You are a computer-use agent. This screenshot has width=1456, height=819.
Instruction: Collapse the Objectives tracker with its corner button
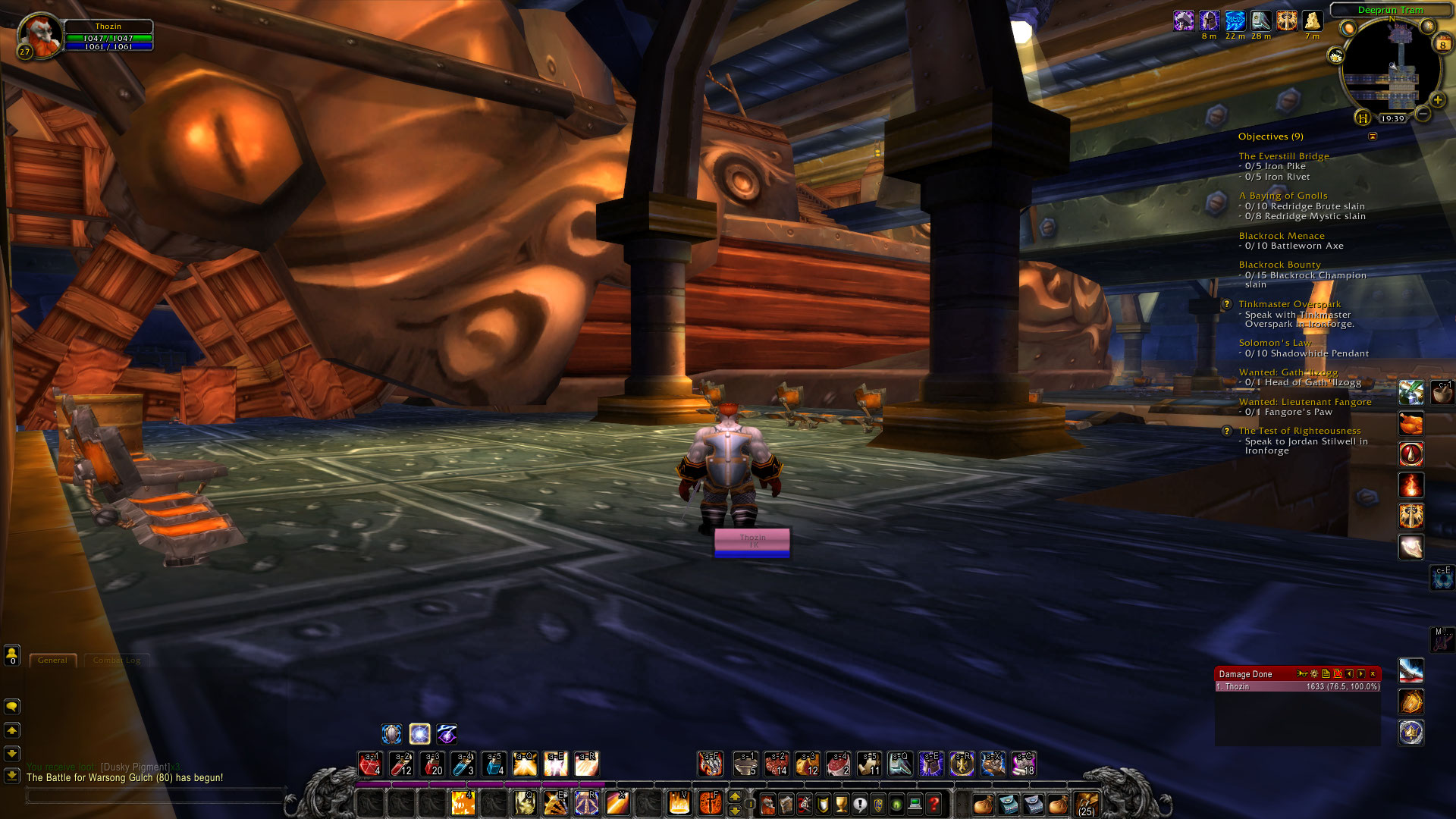click(1373, 136)
